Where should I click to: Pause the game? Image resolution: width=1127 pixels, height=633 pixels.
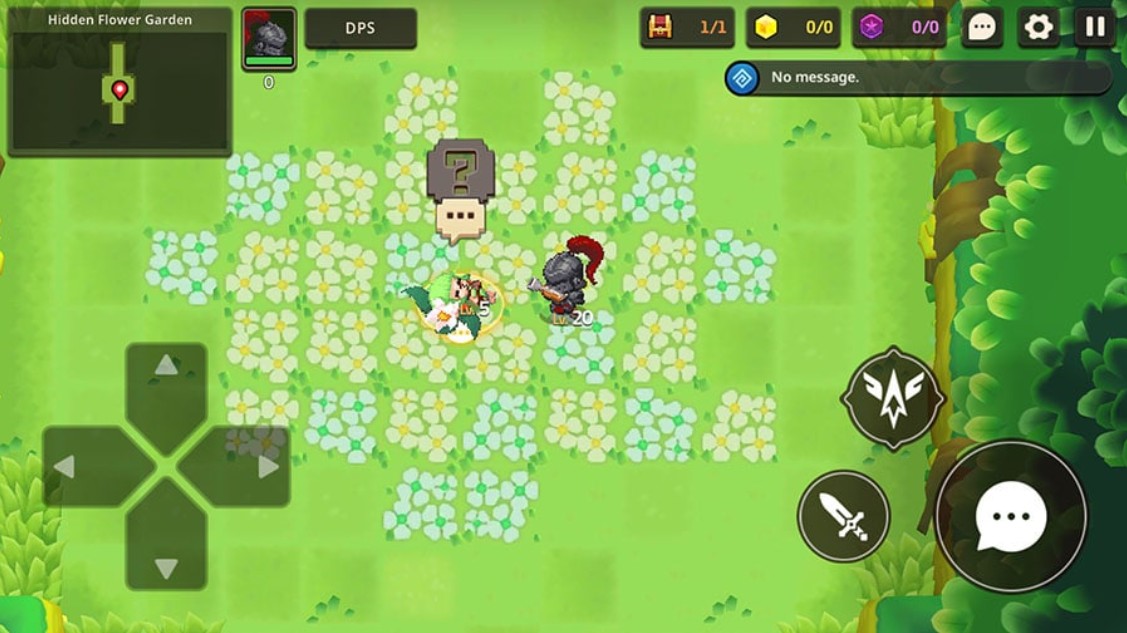[1095, 28]
